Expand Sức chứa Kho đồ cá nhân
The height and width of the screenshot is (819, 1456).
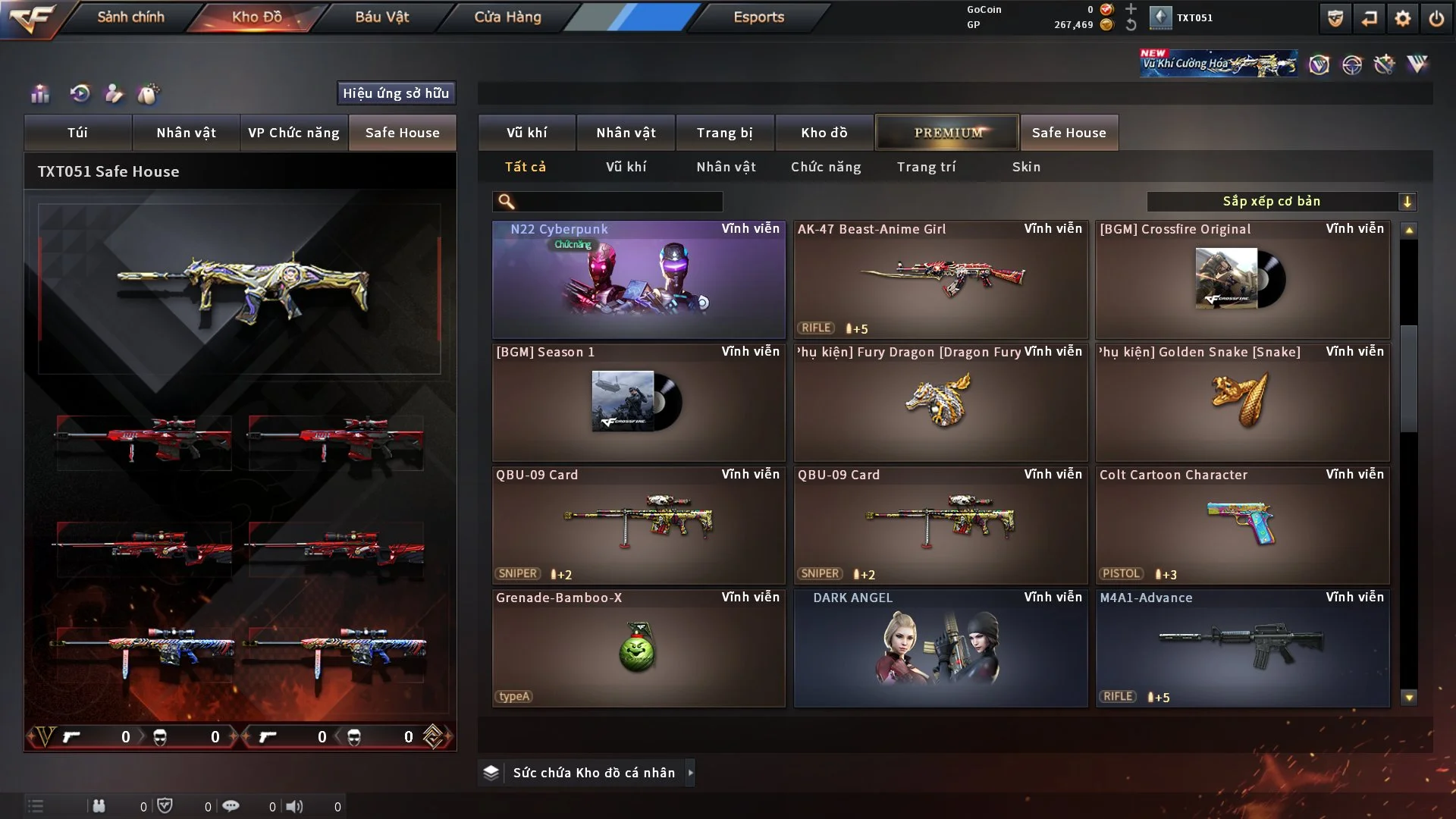[x=690, y=773]
